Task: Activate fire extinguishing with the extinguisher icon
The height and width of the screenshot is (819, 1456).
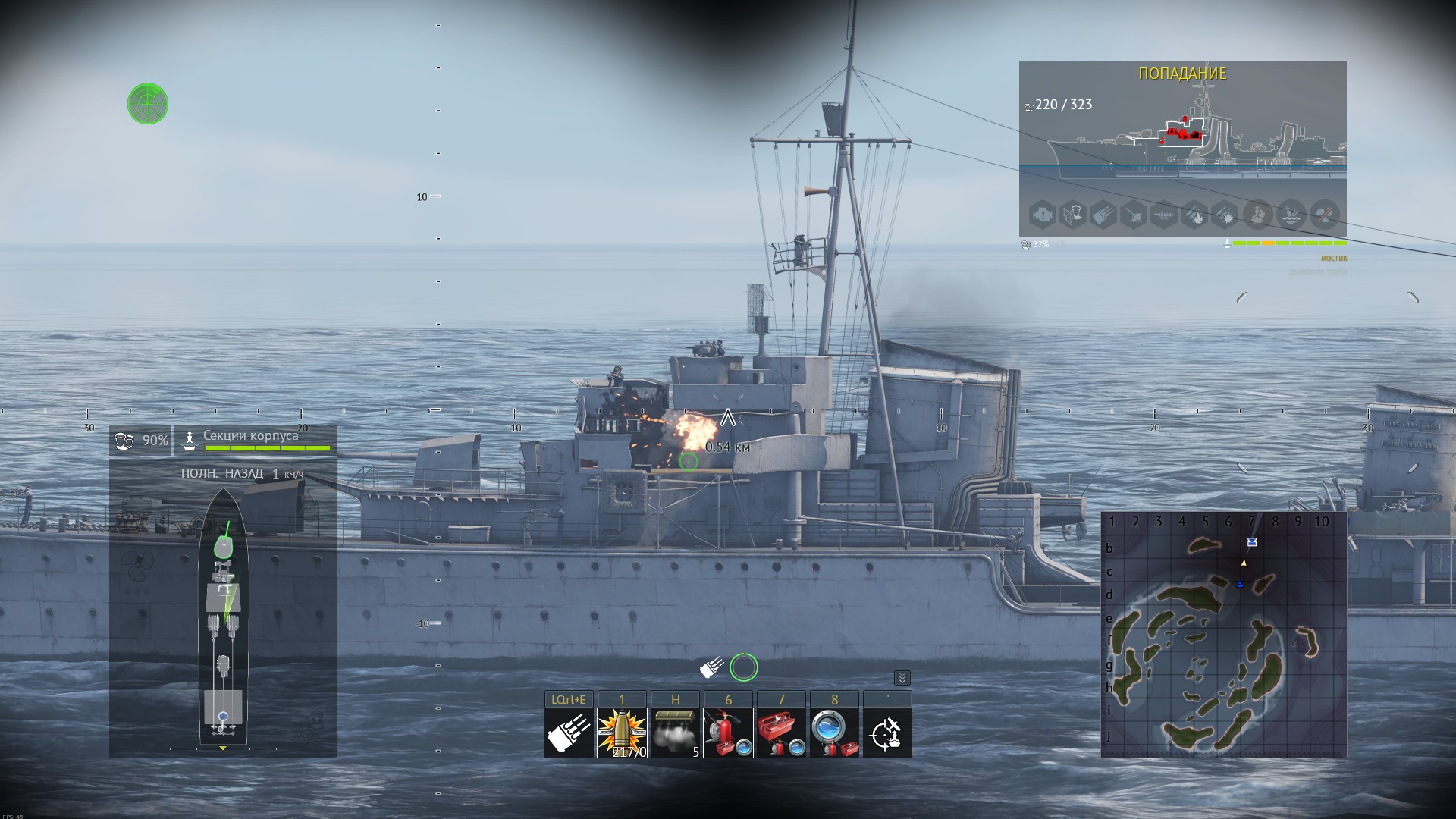Action: tap(728, 733)
